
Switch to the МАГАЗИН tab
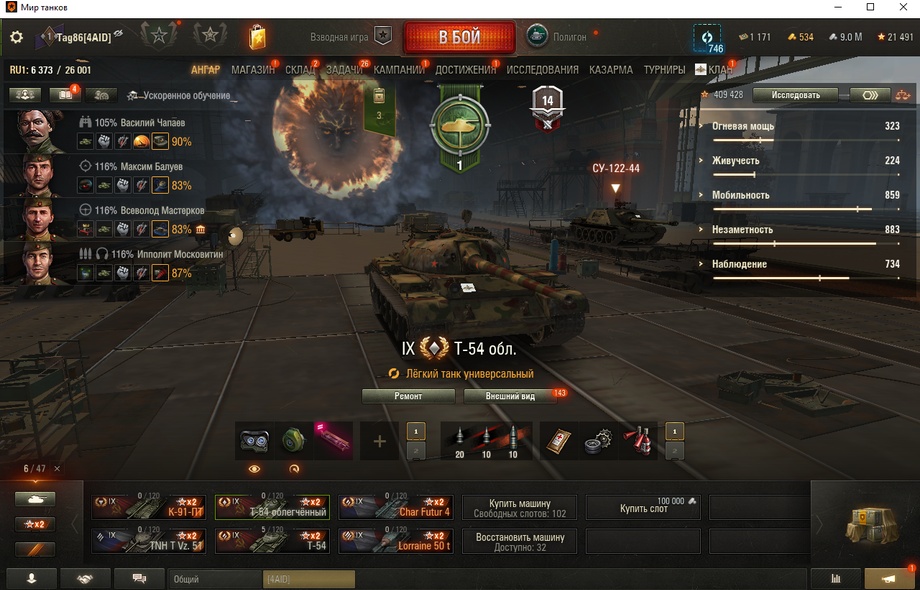coord(252,70)
